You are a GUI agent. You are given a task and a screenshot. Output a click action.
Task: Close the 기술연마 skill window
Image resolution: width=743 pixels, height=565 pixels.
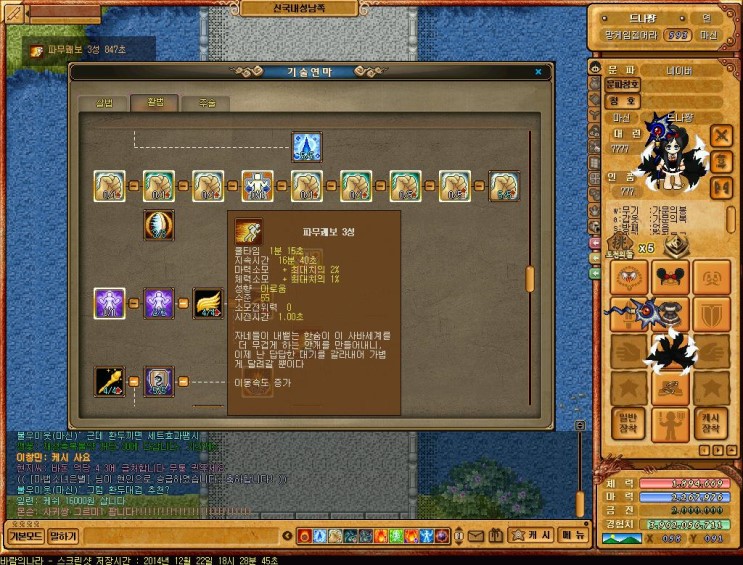point(538,72)
